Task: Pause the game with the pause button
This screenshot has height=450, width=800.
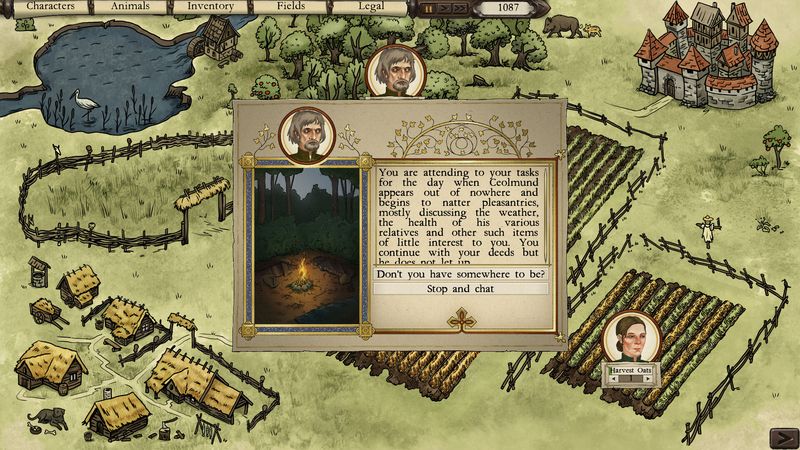Action: coord(429,8)
